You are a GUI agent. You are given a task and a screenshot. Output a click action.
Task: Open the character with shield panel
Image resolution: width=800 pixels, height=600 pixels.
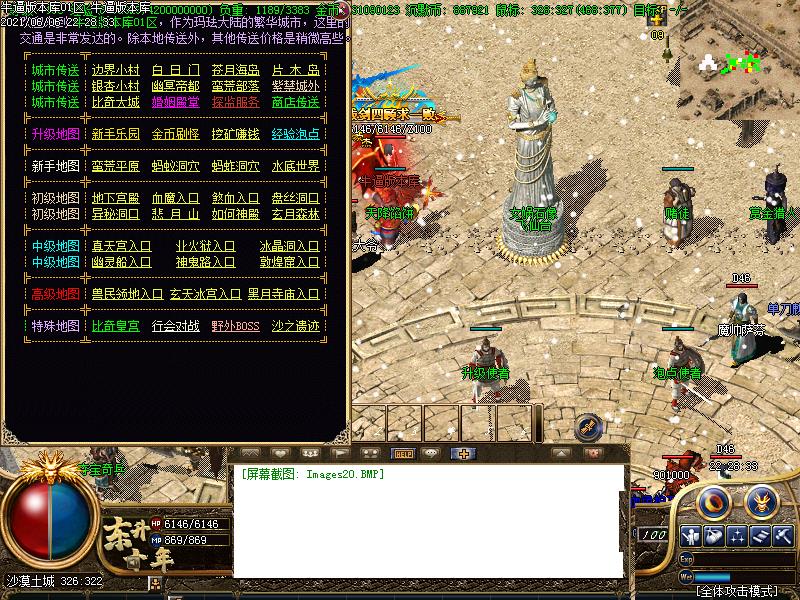(x=689, y=535)
